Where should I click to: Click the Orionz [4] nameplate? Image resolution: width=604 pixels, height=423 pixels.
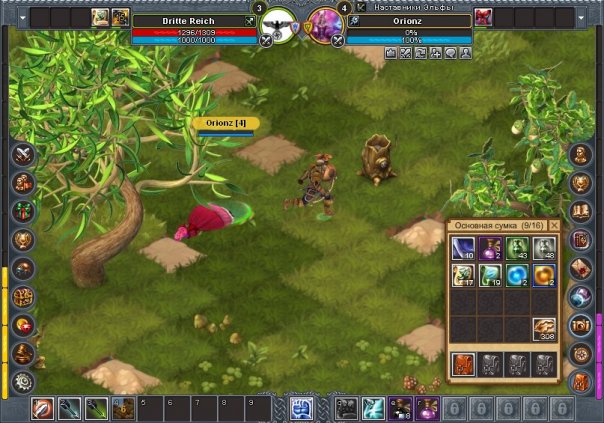pyautogui.click(x=226, y=123)
